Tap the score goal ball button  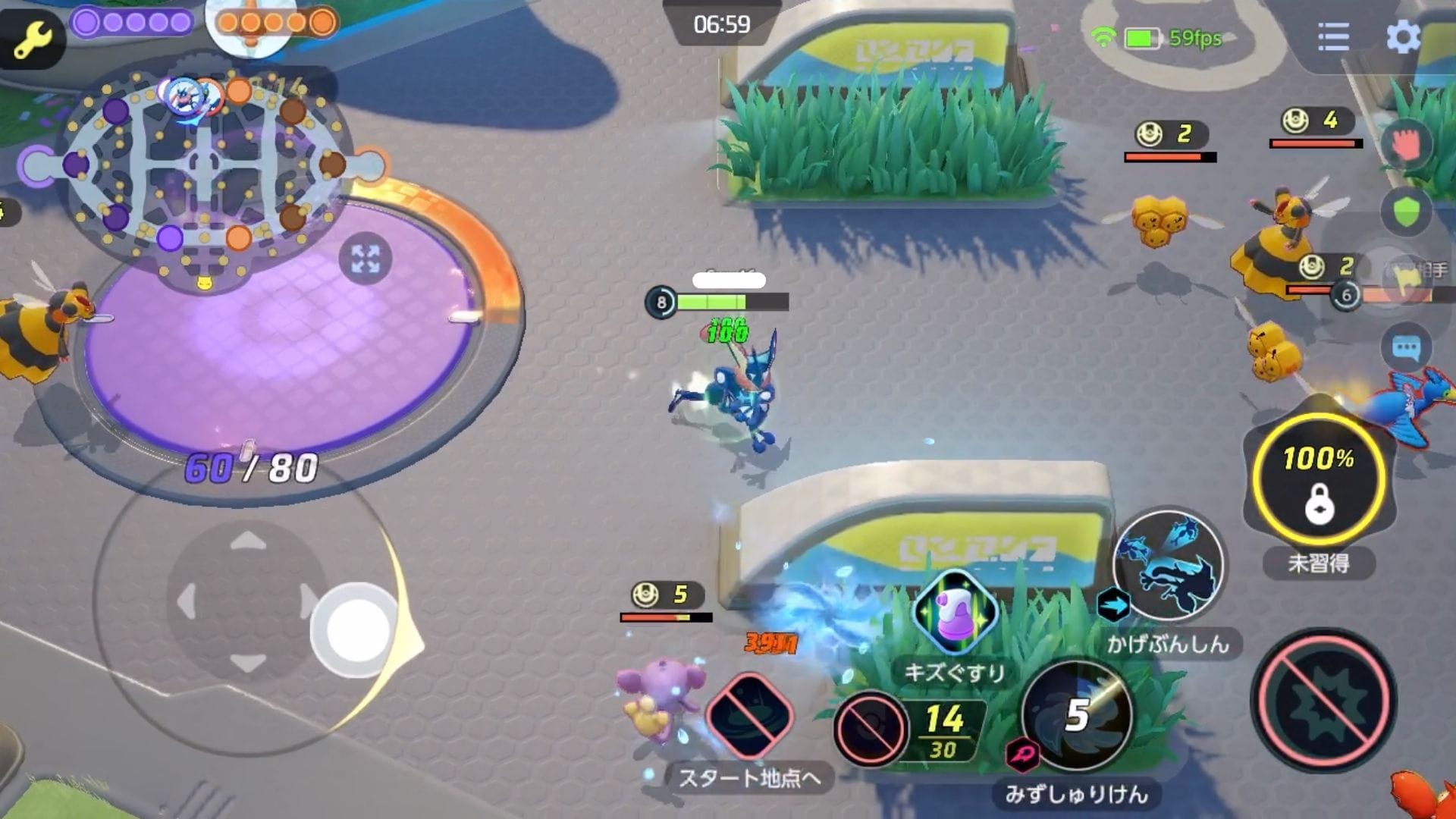(x=871, y=728)
